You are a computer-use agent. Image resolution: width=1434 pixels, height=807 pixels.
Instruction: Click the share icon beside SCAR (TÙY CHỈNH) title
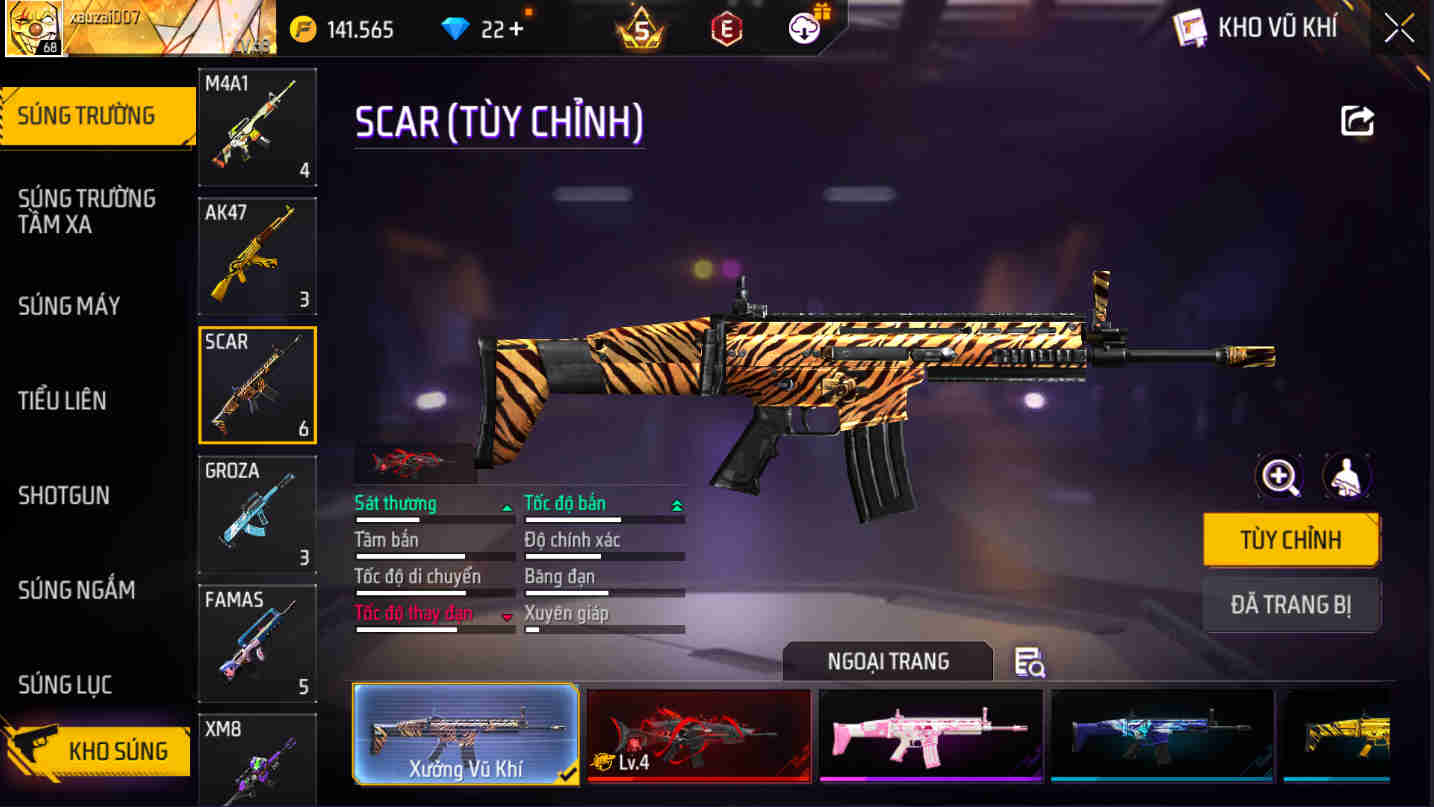pos(1357,120)
